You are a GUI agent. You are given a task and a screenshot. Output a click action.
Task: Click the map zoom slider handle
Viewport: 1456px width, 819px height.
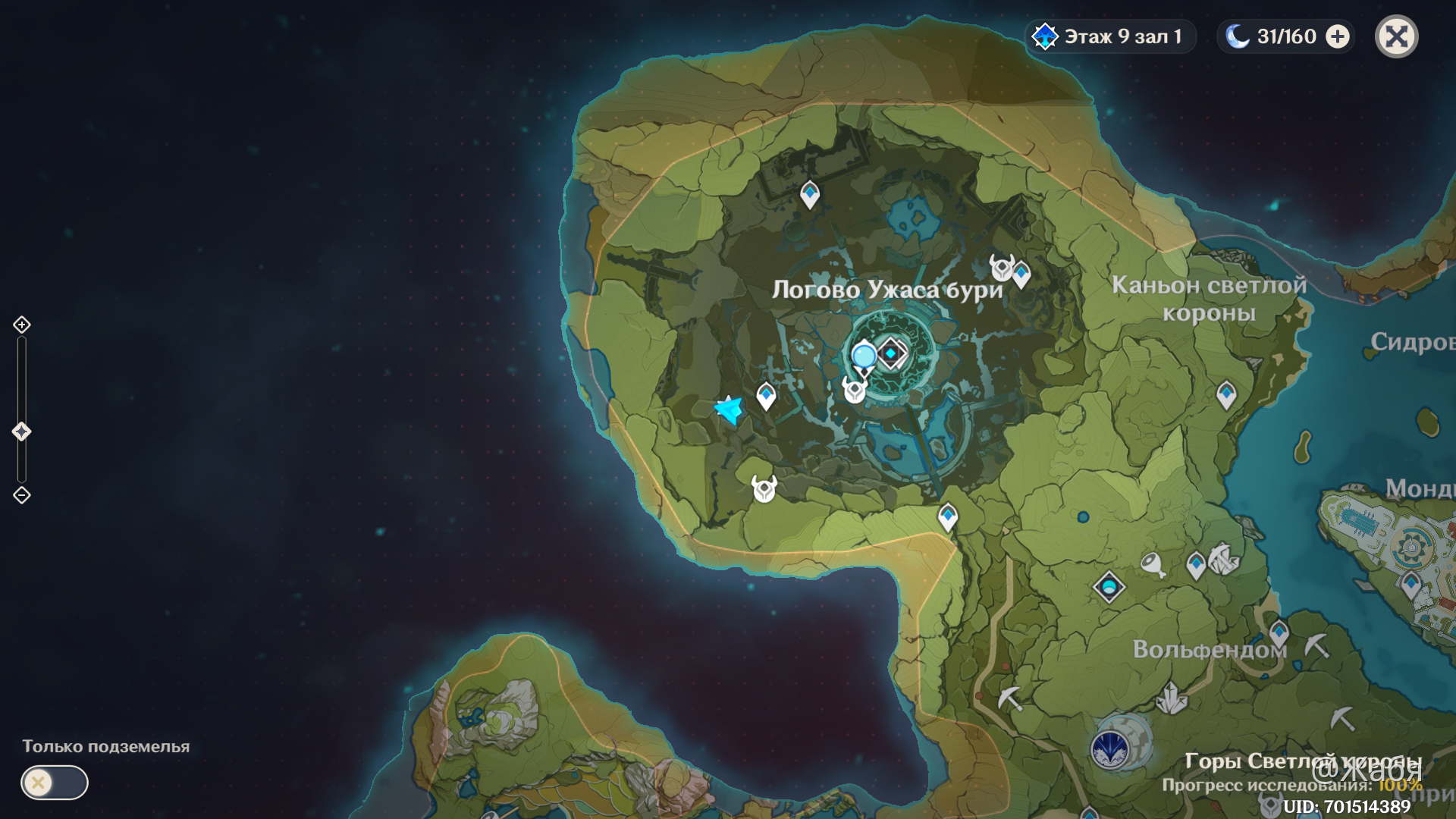(21, 431)
